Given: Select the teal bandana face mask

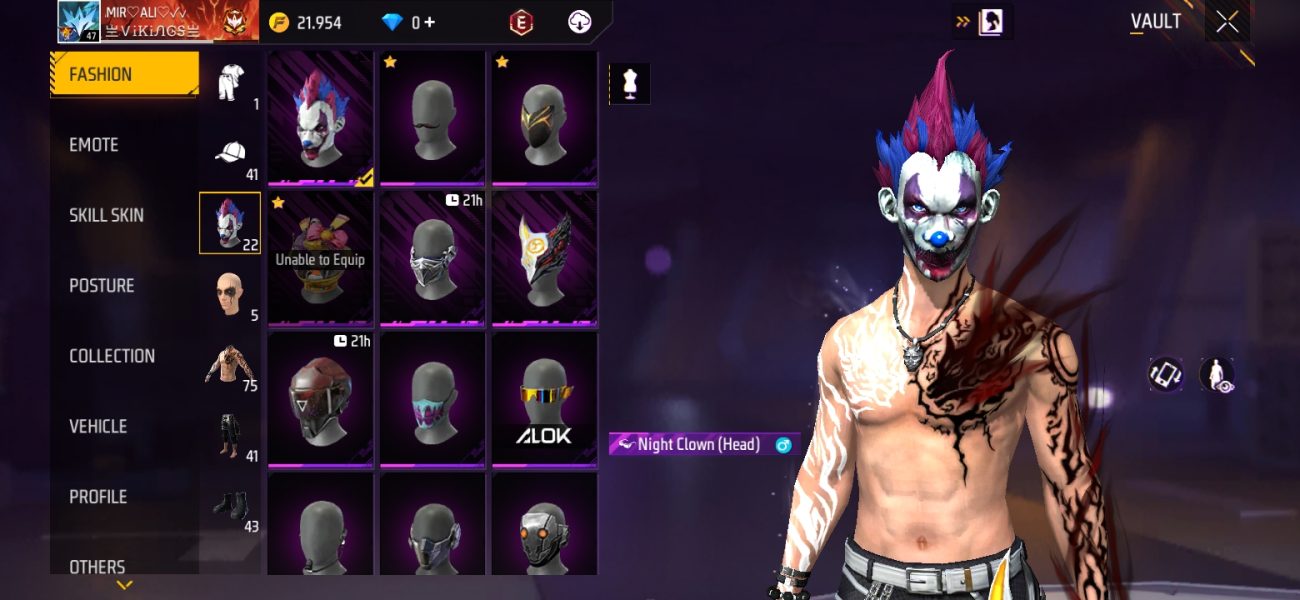Looking at the screenshot, I should (433, 400).
